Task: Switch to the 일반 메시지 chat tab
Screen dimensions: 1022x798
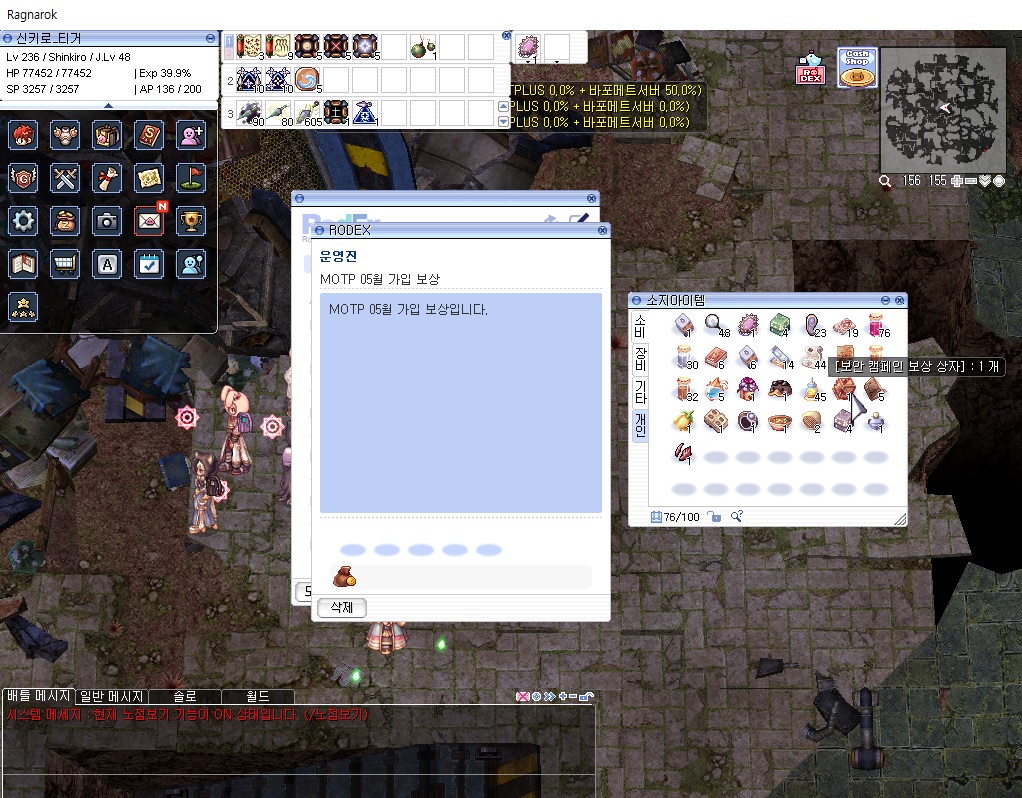Action: [x=112, y=696]
